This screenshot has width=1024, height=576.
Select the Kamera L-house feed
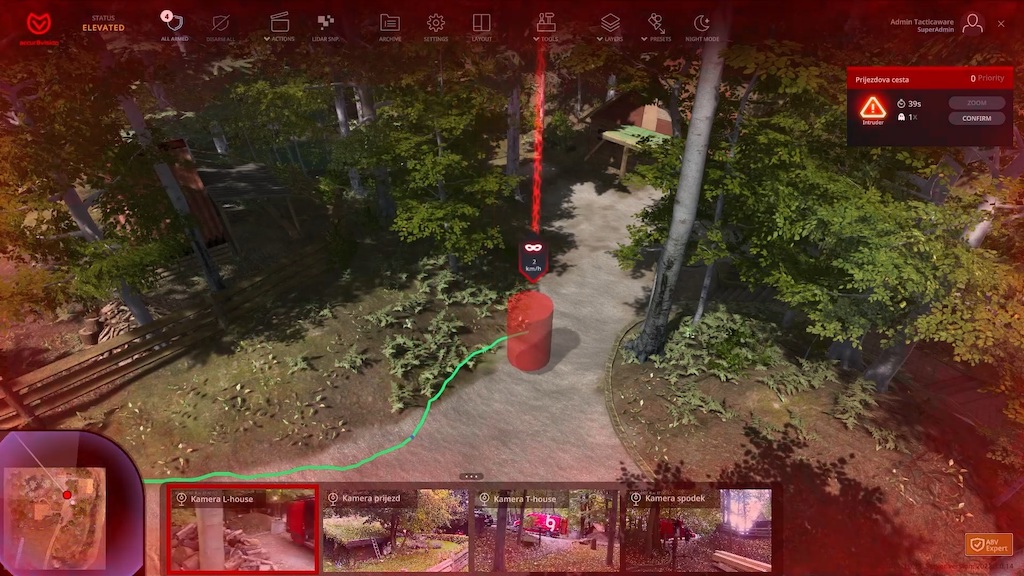tap(243, 529)
